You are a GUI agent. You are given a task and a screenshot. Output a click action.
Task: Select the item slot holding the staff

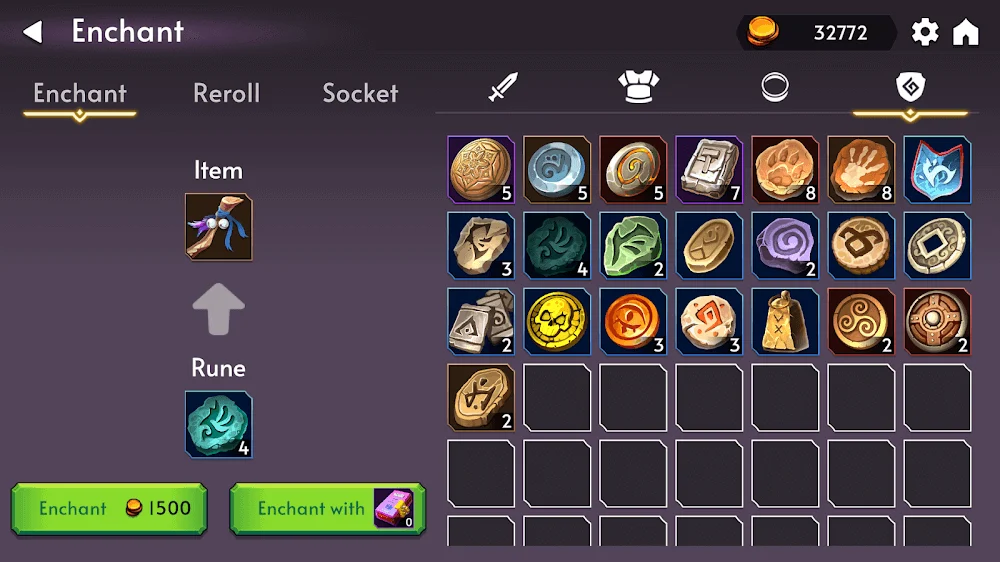pyautogui.click(x=219, y=227)
